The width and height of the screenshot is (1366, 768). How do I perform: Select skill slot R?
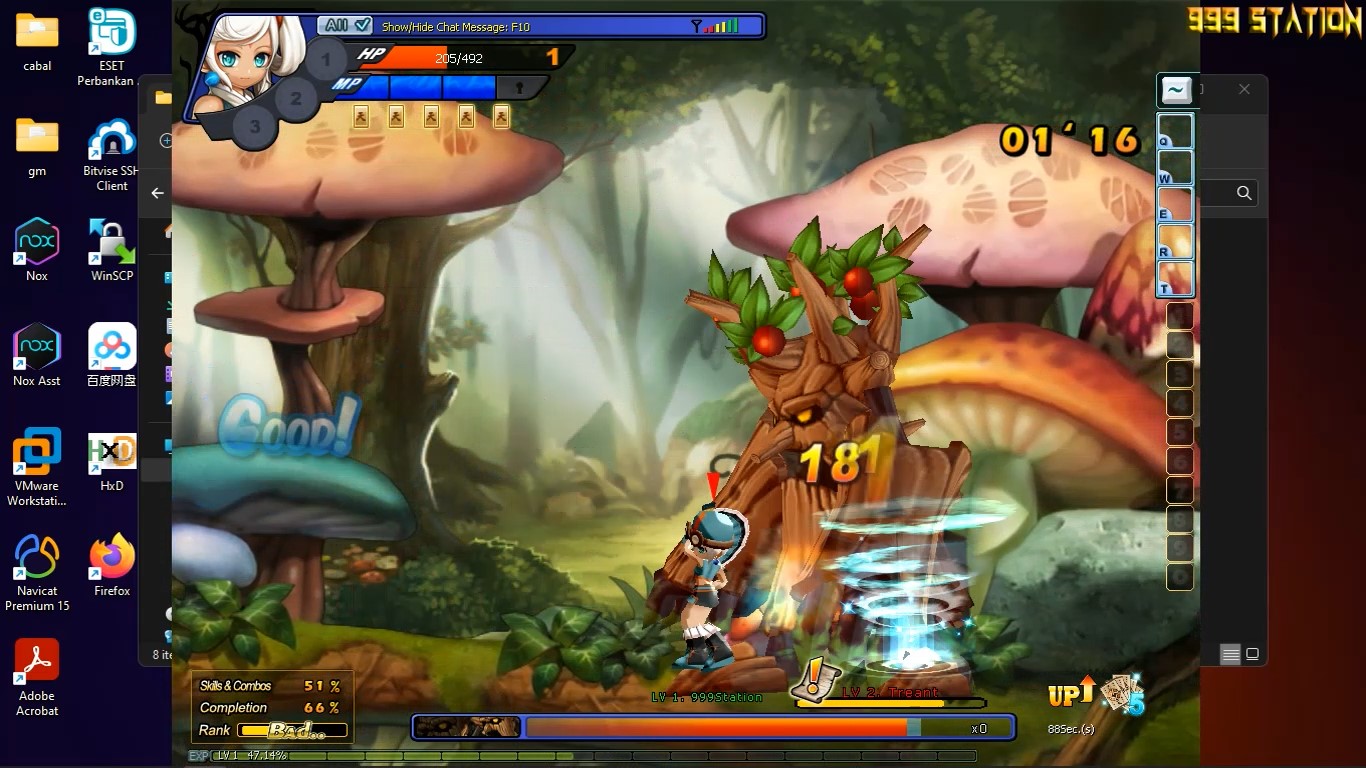coord(1175,242)
